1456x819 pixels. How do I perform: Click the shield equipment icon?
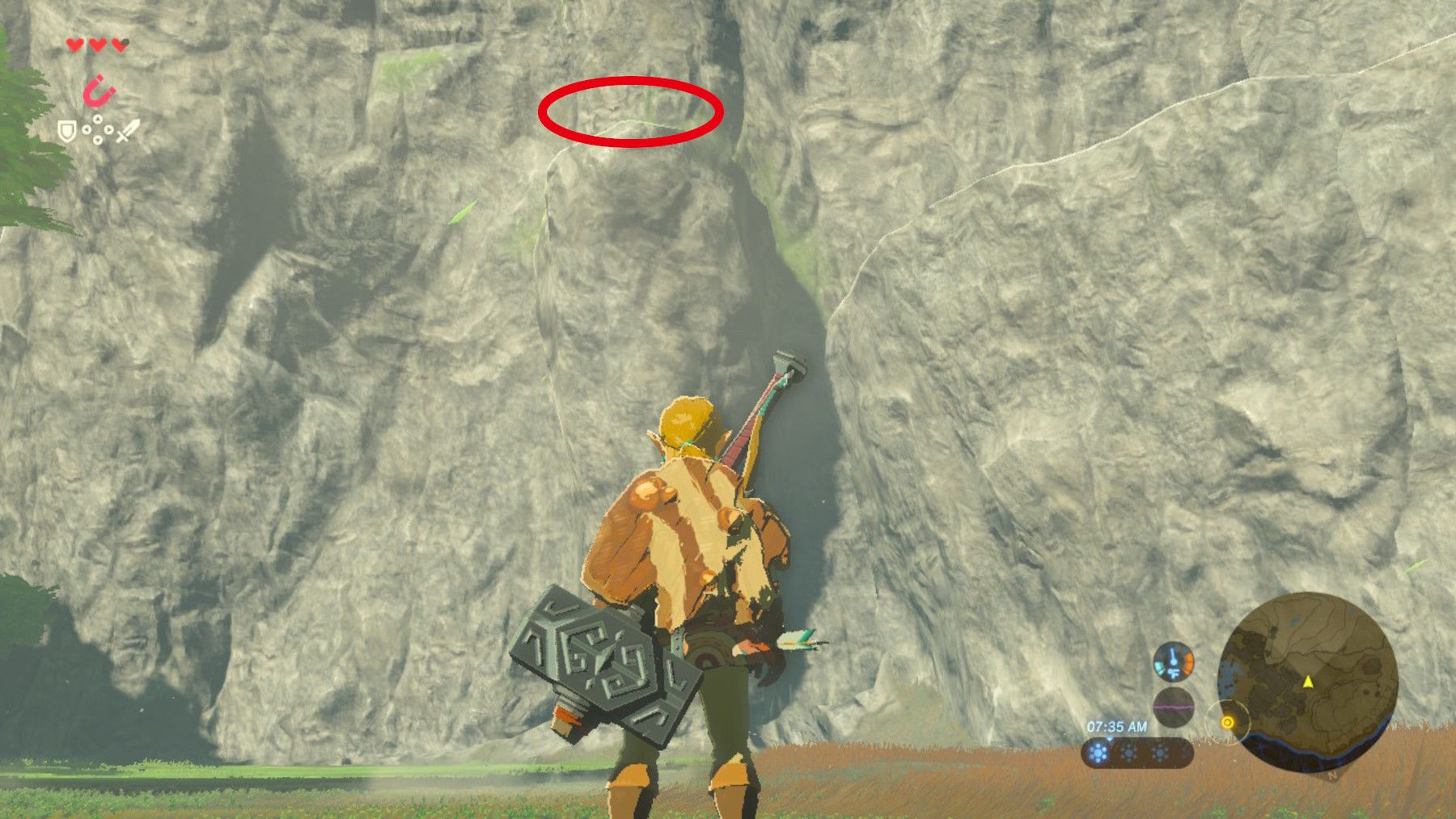point(67,131)
